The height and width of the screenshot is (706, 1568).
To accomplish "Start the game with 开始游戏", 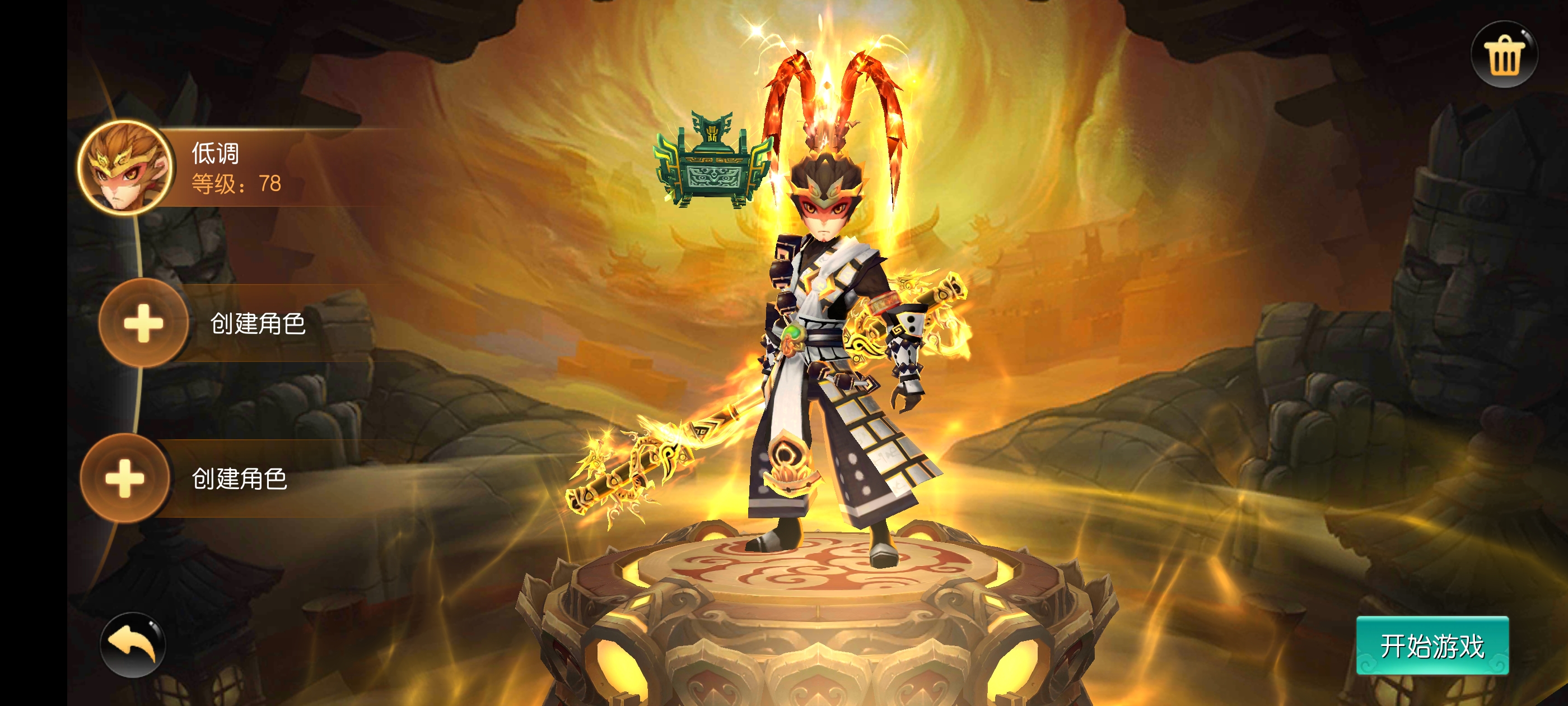I will point(1431,645).
